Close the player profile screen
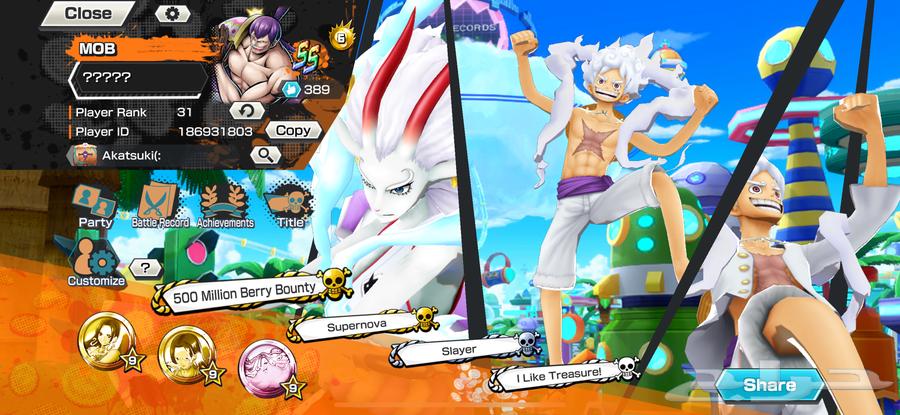 88,14
